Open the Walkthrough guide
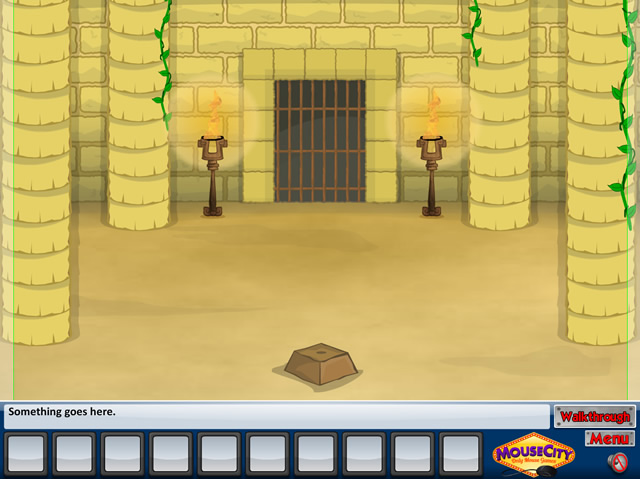The height and width of the screenshot is (479, 640). 594,416
